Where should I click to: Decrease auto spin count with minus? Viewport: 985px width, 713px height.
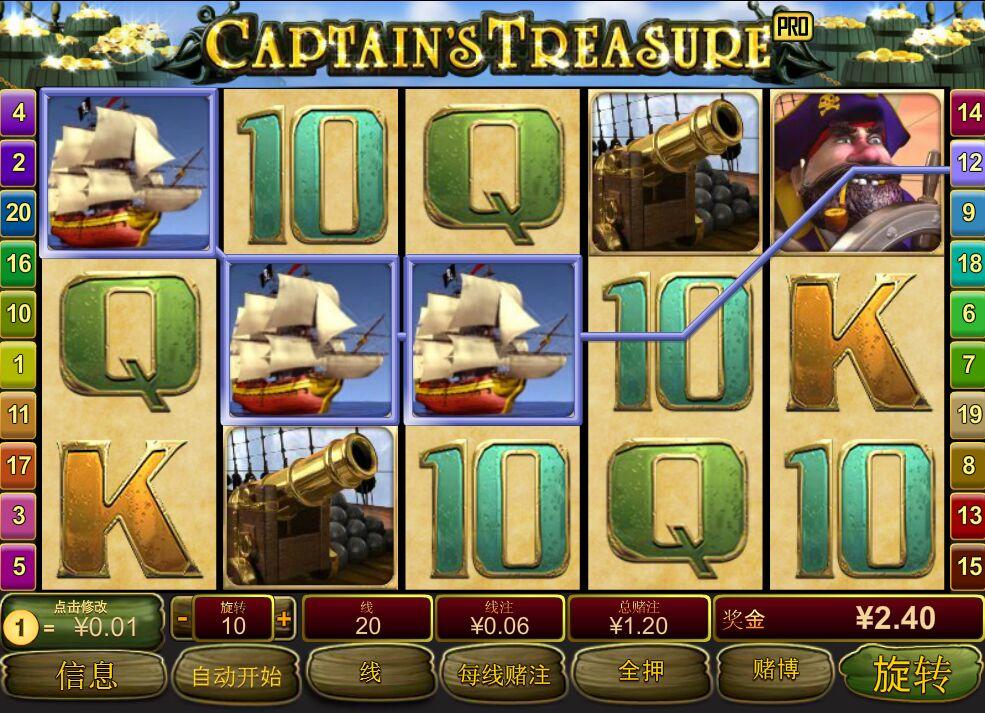[x=182, y=619]
